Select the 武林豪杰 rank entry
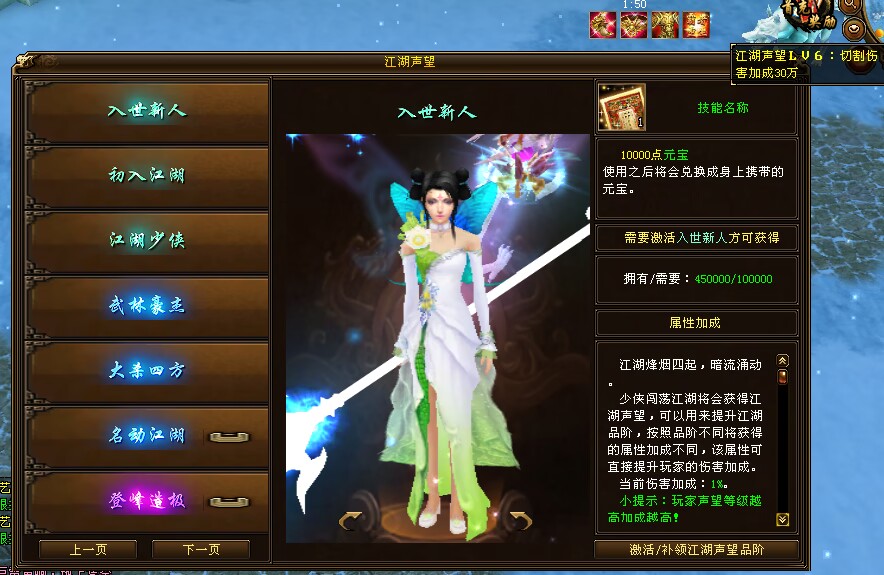 tap(147, 306)
